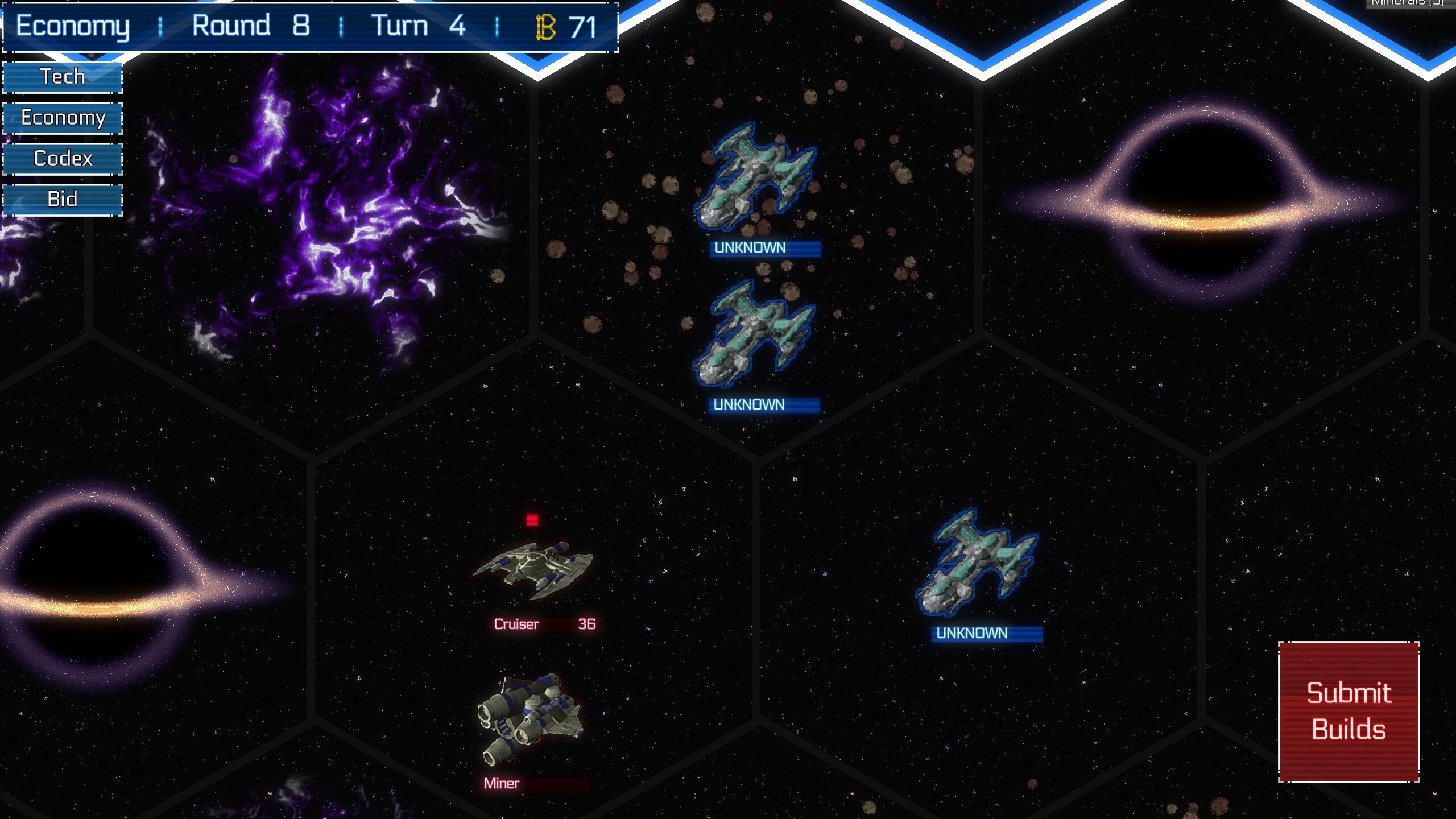The height and width of the screenshot is (819, 1456).
Task: Switch to the Economy view
Action: click(x=62, y=118)
